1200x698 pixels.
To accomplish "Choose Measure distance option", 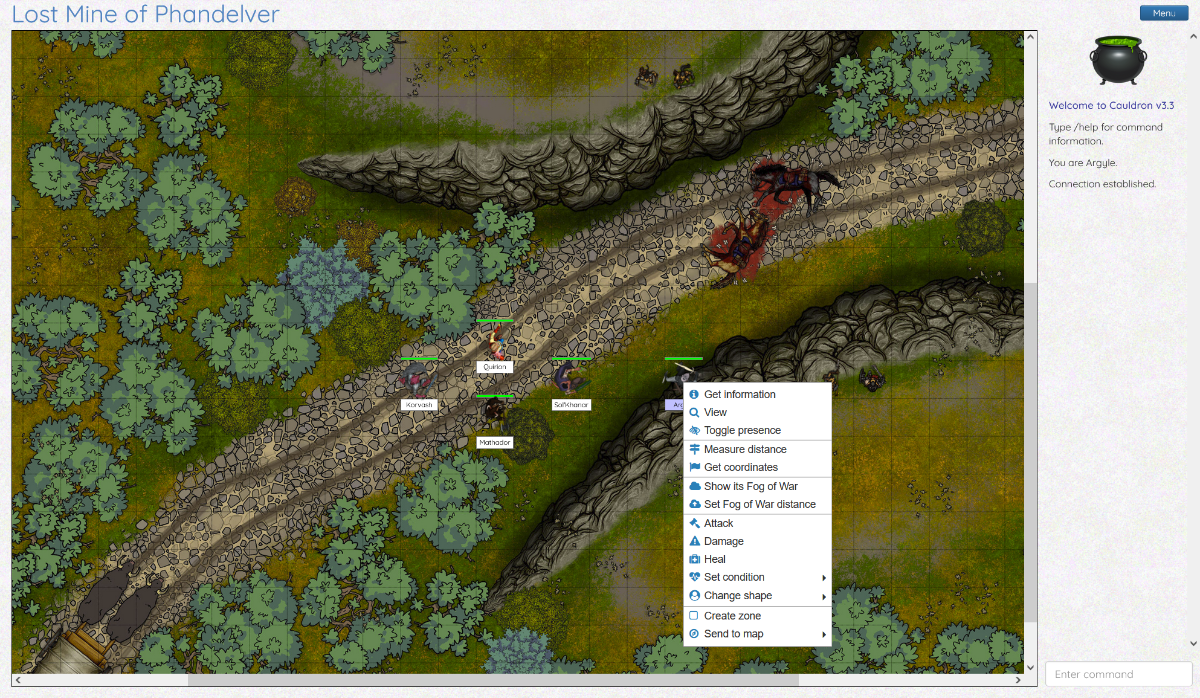I will coord(745,449).
